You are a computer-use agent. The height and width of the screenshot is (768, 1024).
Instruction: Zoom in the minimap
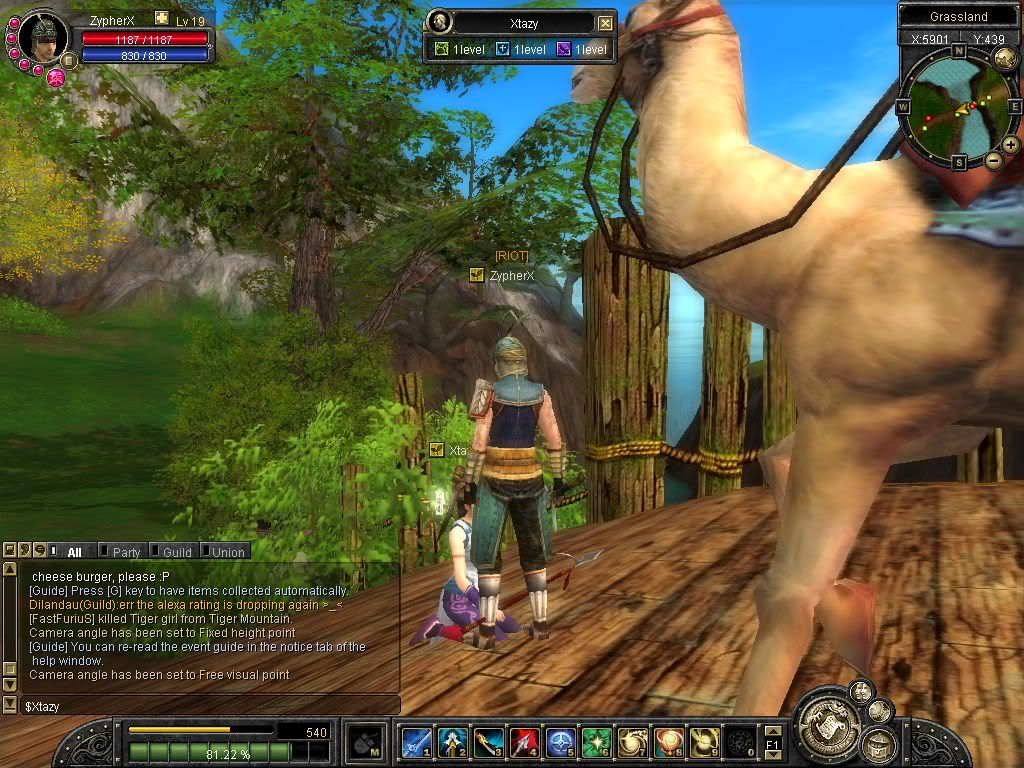point(1011,145)
